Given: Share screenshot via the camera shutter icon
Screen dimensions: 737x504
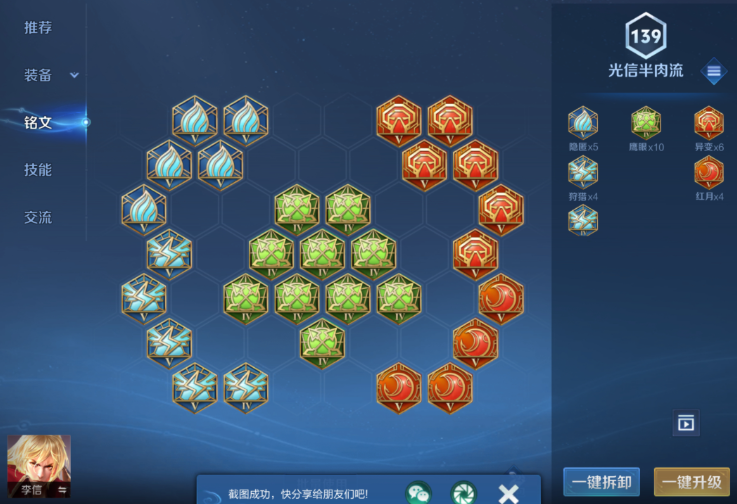Looking at the screenshot, I should (x=463, y=492).
